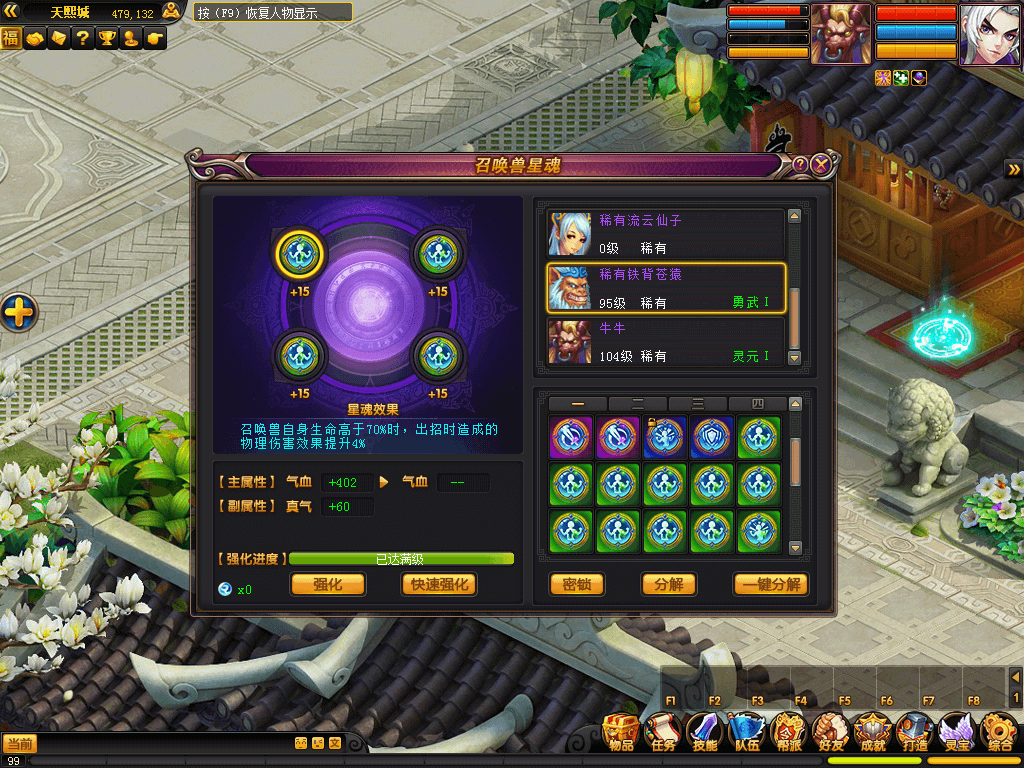This screenshot has width=1024, height=768.
Task: Close the 召唤兽星魂 window
Action: (x=821, y=165)
